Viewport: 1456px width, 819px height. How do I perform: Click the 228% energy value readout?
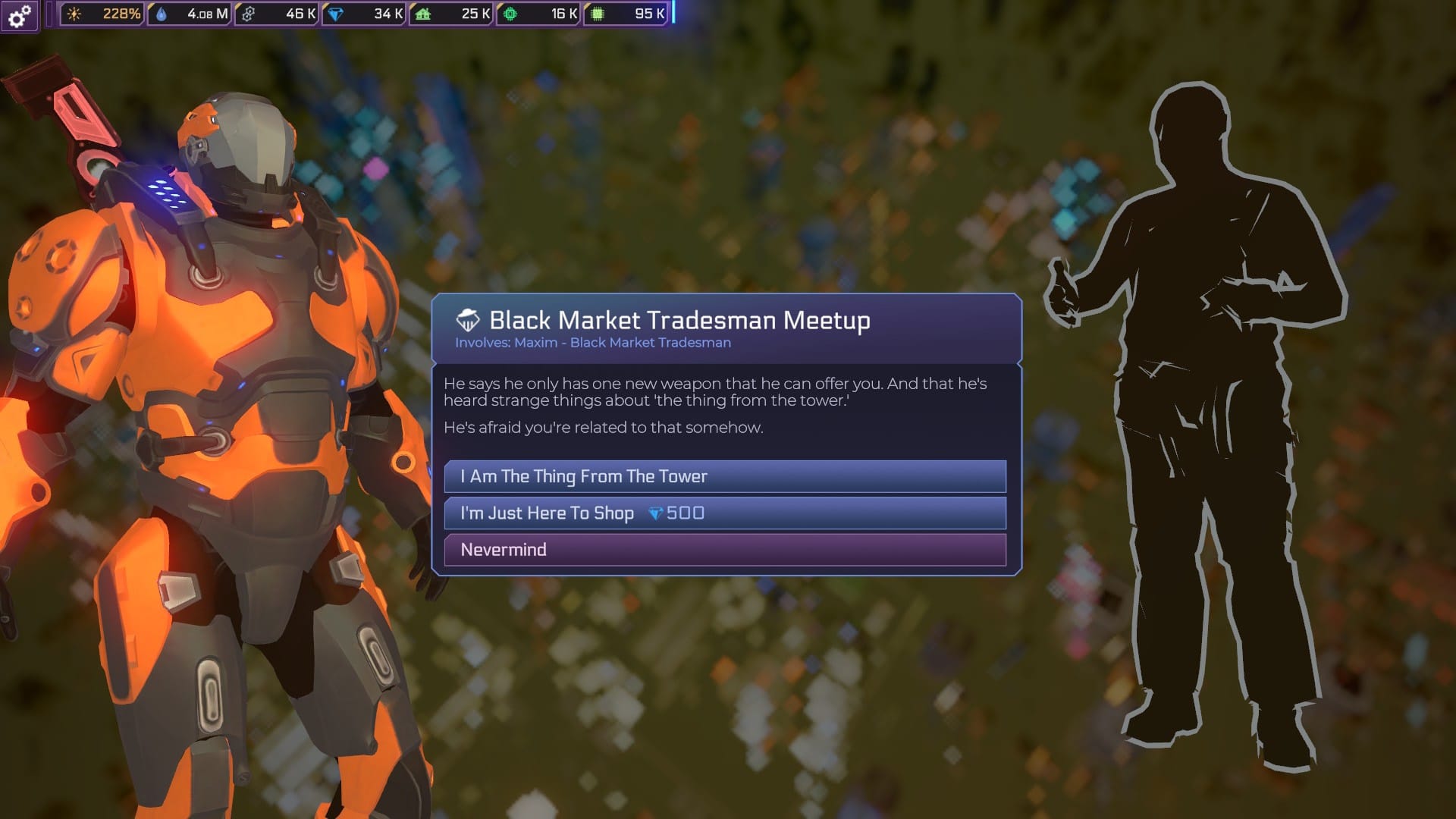coord(120,12)
